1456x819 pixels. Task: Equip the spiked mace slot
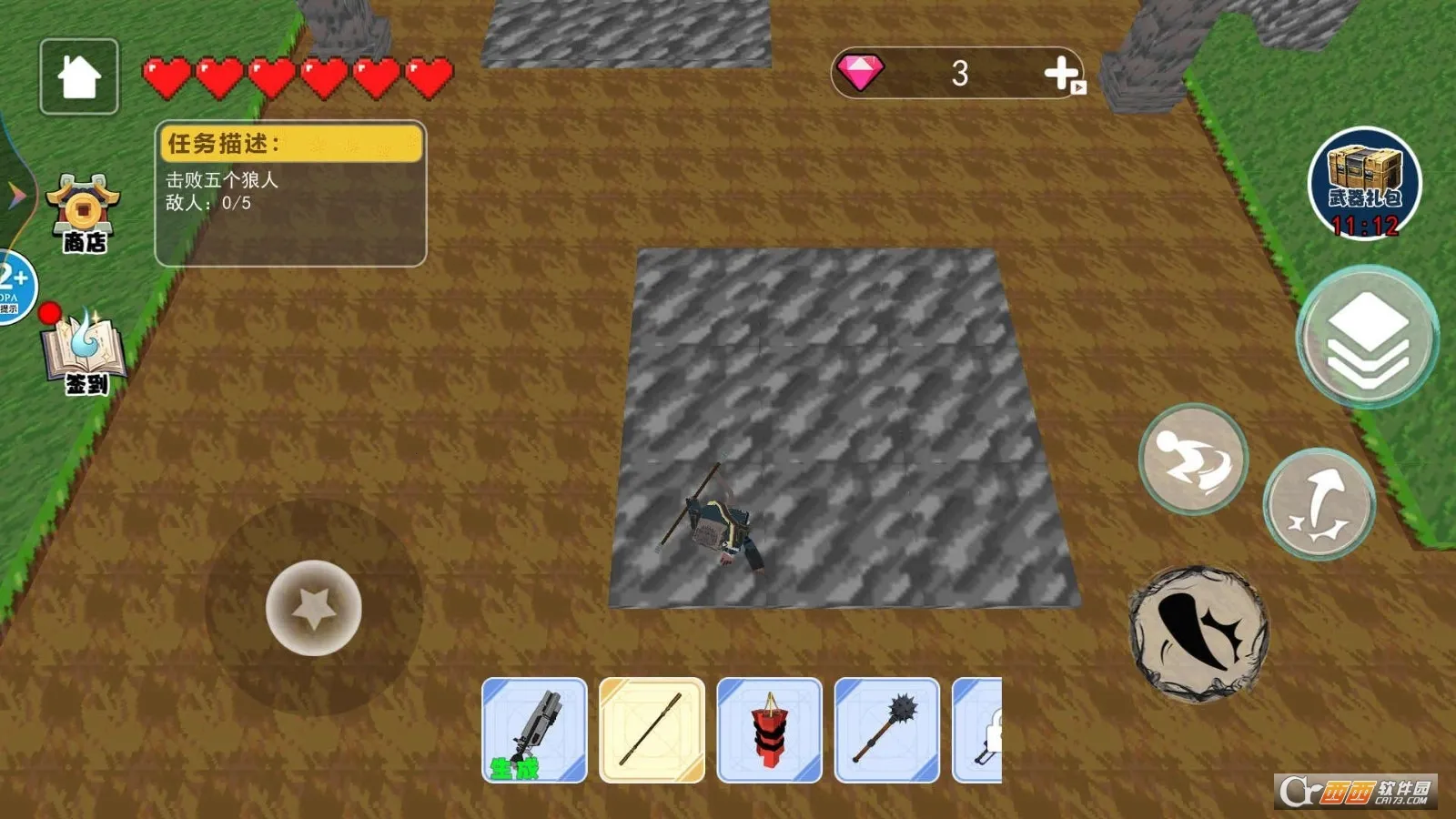pos(886,730)
